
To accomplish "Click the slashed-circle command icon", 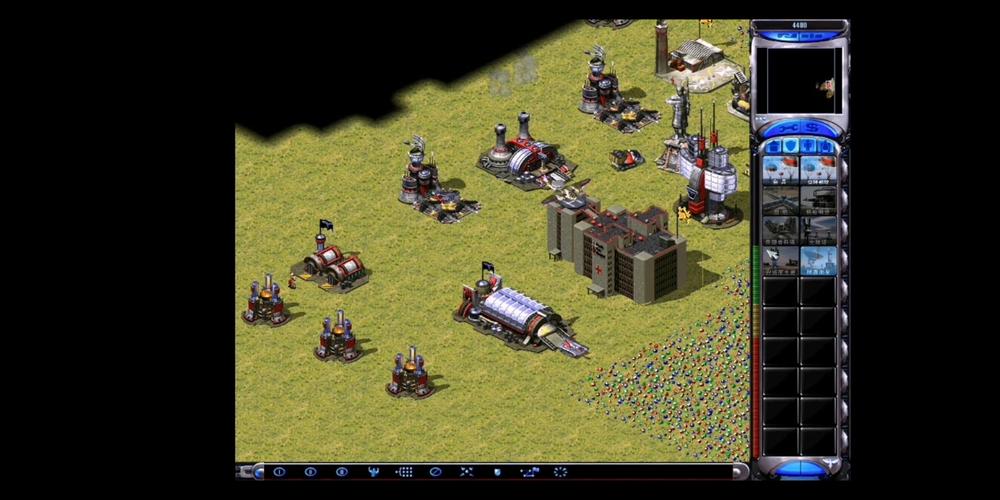I will [435, 471].
